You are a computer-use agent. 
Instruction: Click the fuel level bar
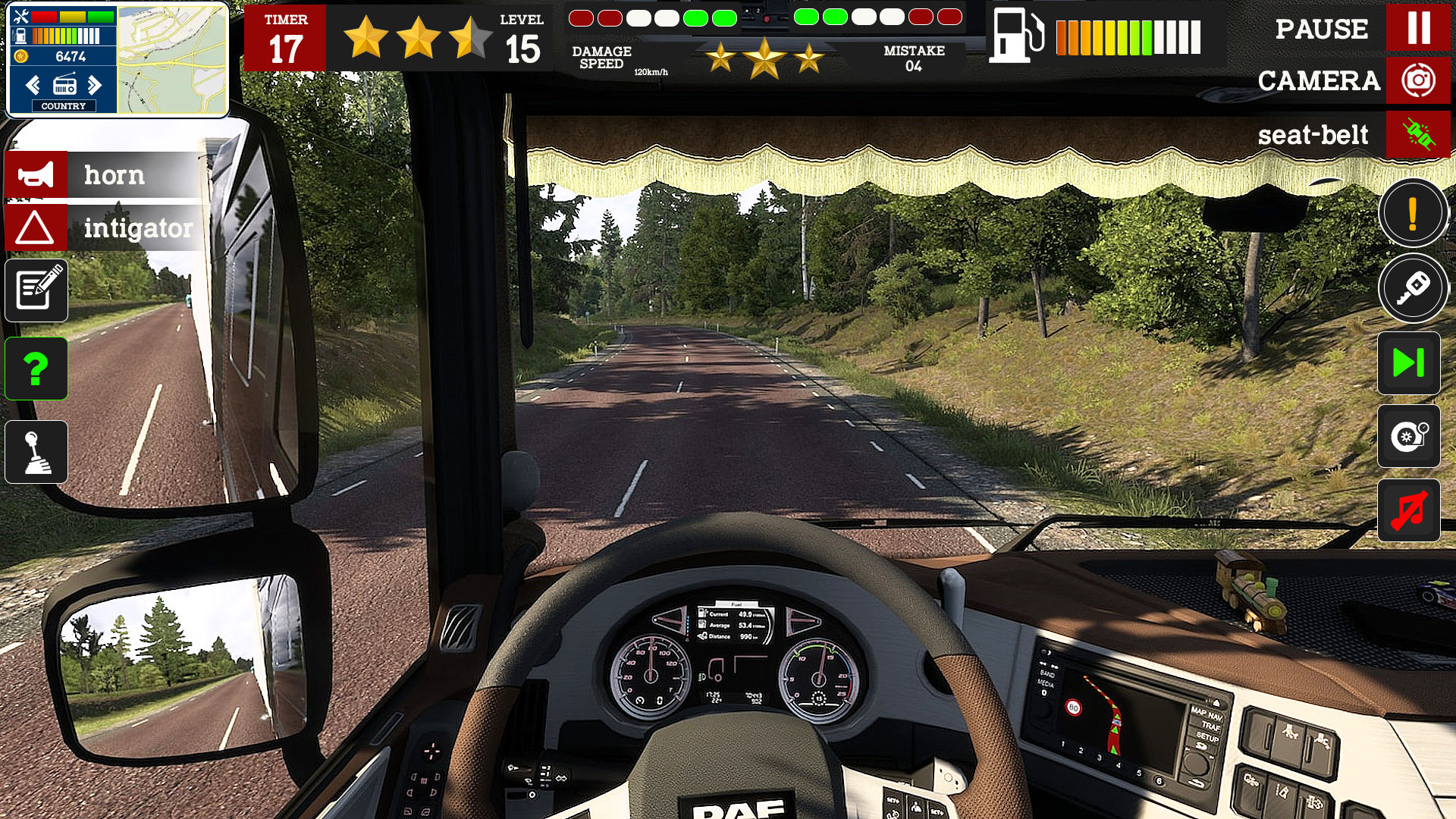[x=1128, y=36]
